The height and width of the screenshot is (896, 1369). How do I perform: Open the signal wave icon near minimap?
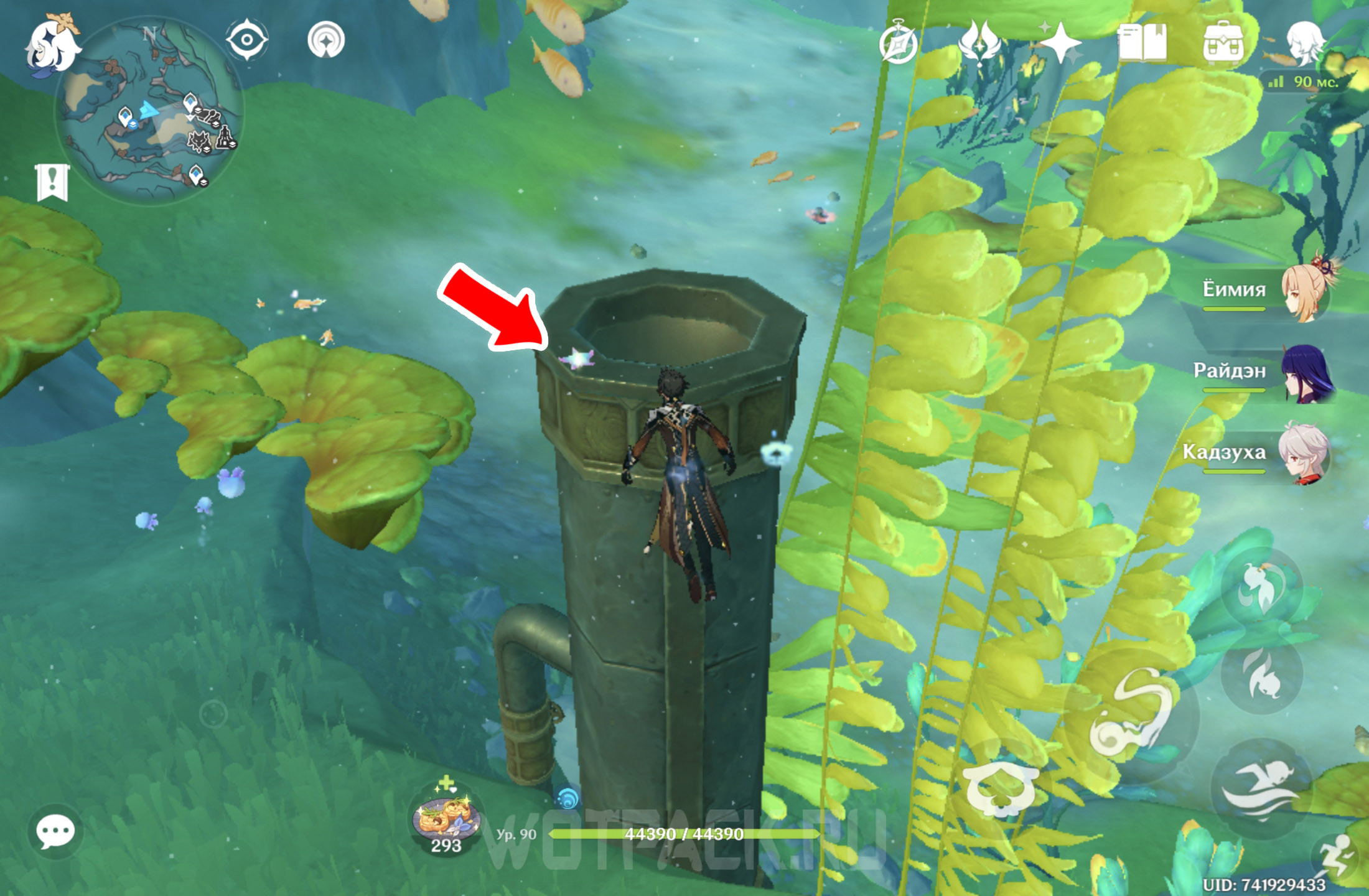(x=326, y=40)
